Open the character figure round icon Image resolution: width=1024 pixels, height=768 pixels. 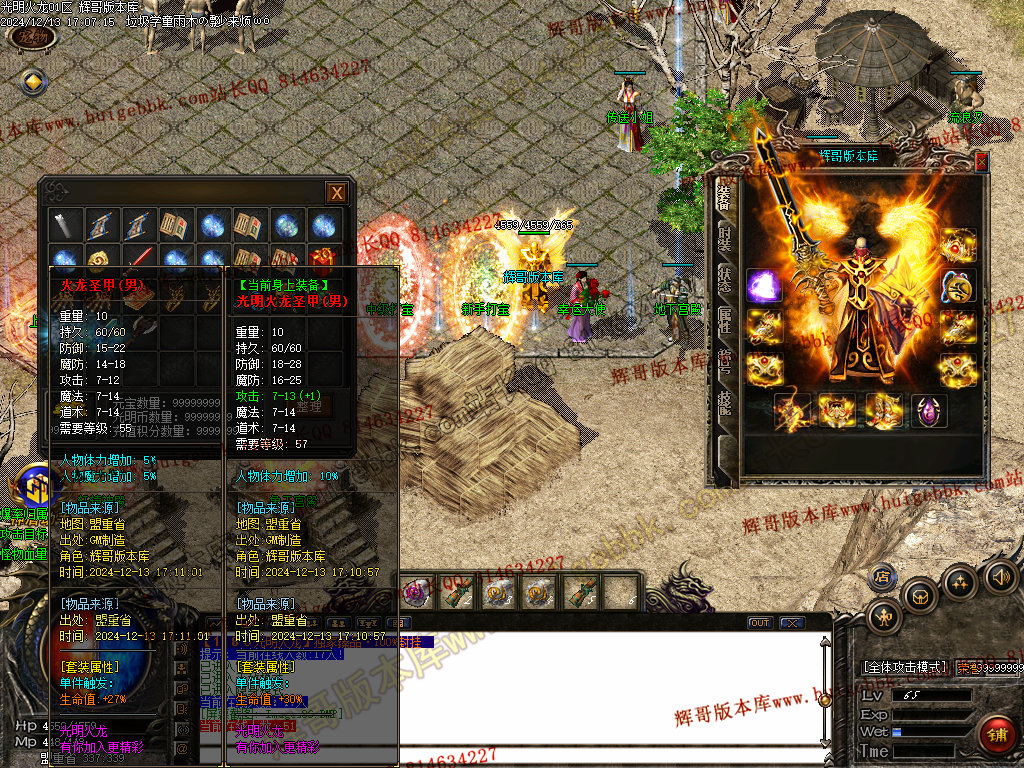click(x=886, y=617)
